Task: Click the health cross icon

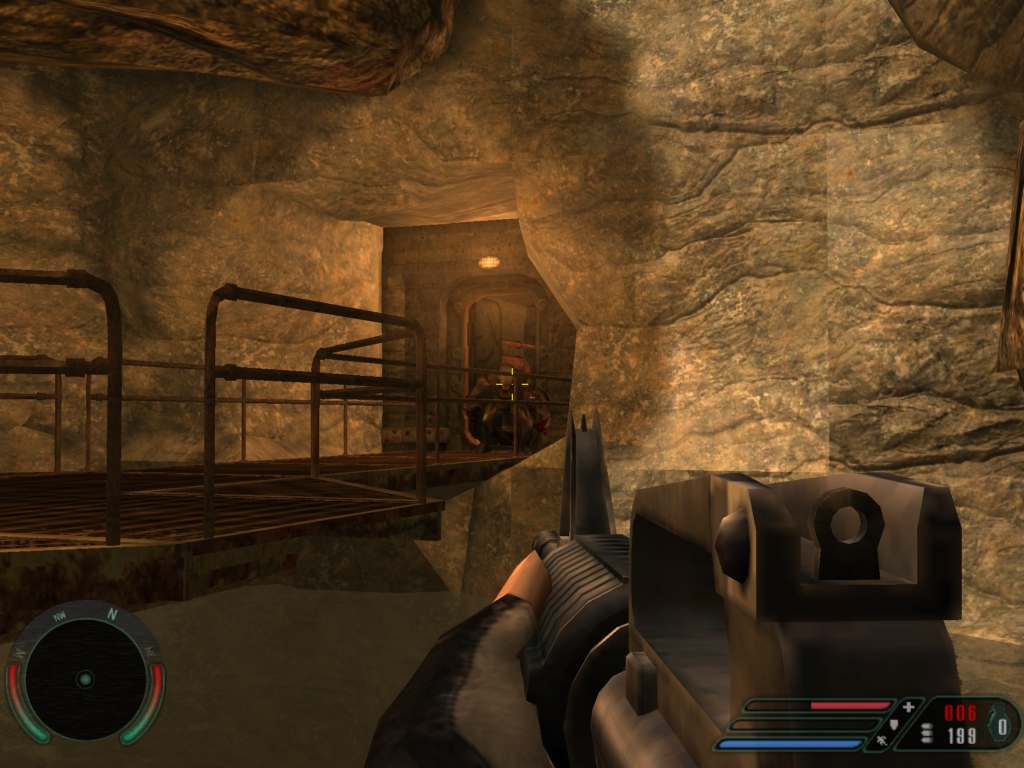Action: (x=908, y=706)
